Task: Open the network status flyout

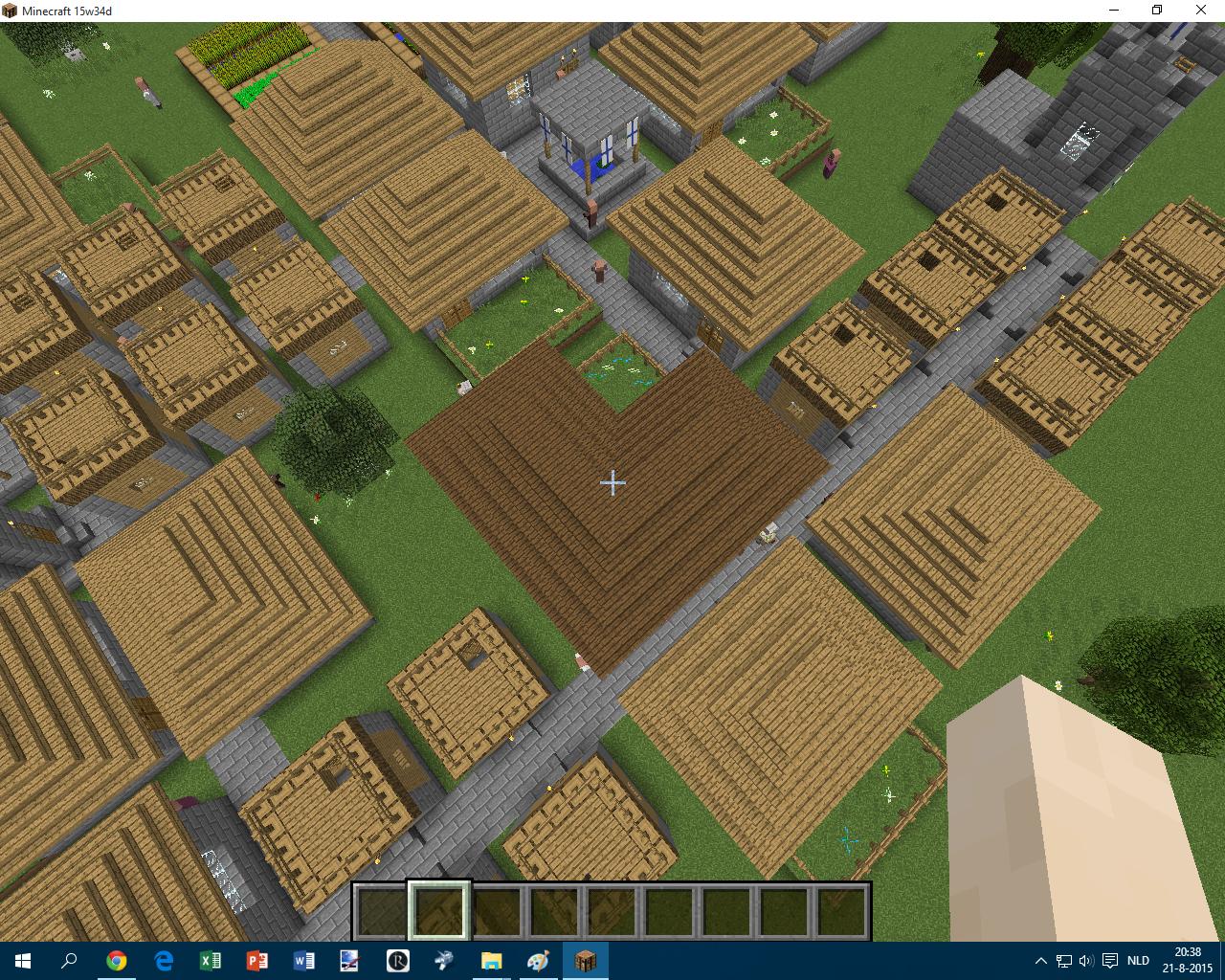Action: point(1064,960)
